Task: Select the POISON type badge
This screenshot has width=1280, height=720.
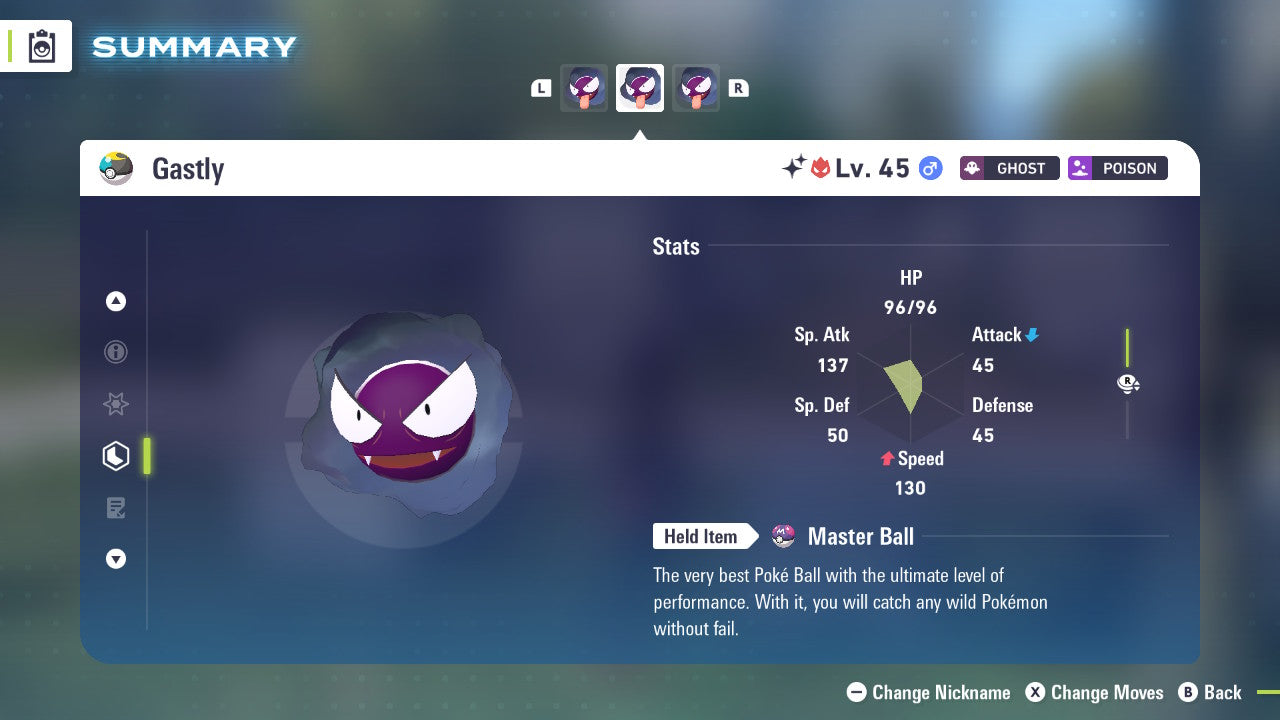Action: tap(1117, 168)
